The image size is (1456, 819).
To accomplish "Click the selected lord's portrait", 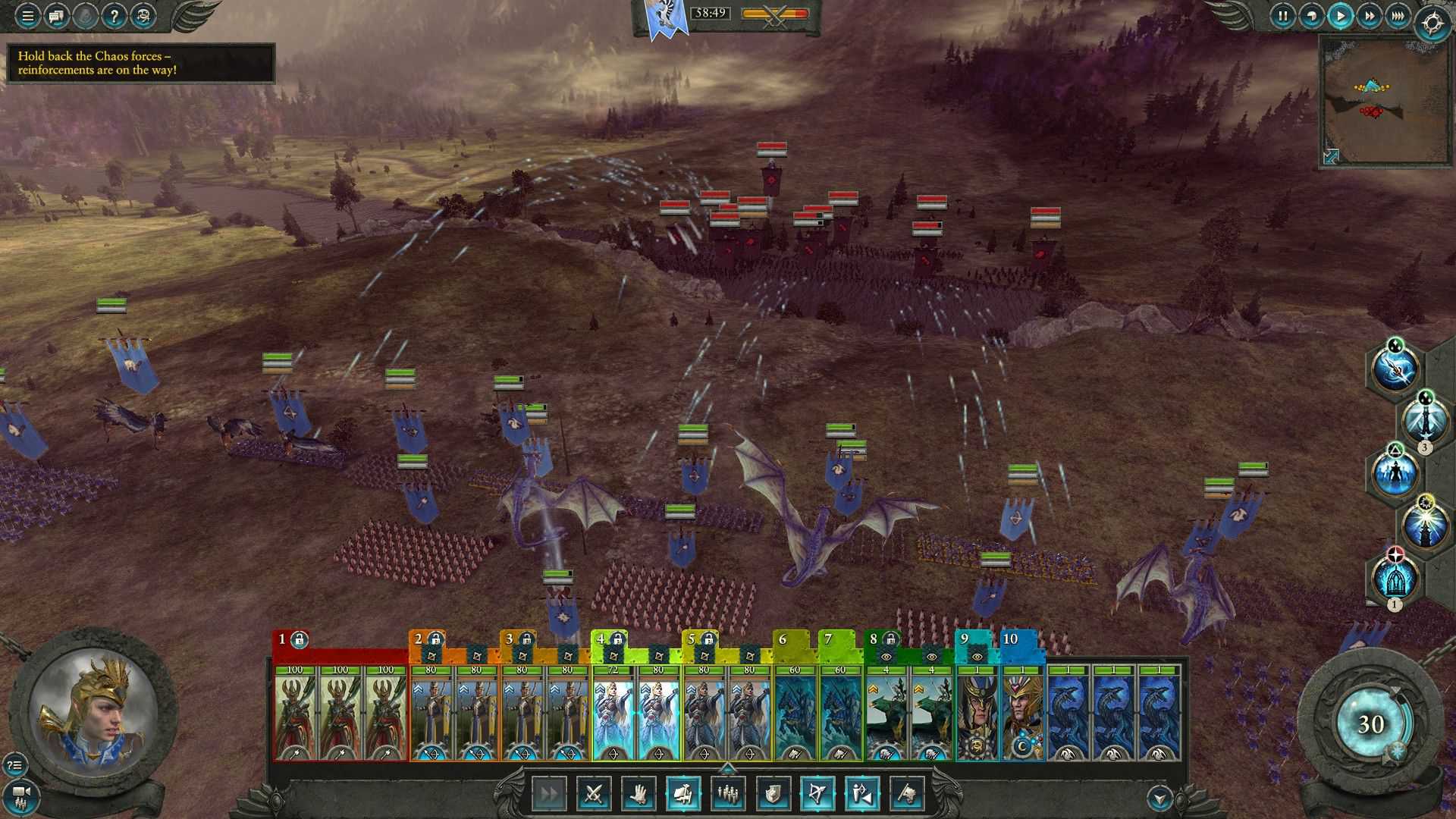I will tap(95, 711).
